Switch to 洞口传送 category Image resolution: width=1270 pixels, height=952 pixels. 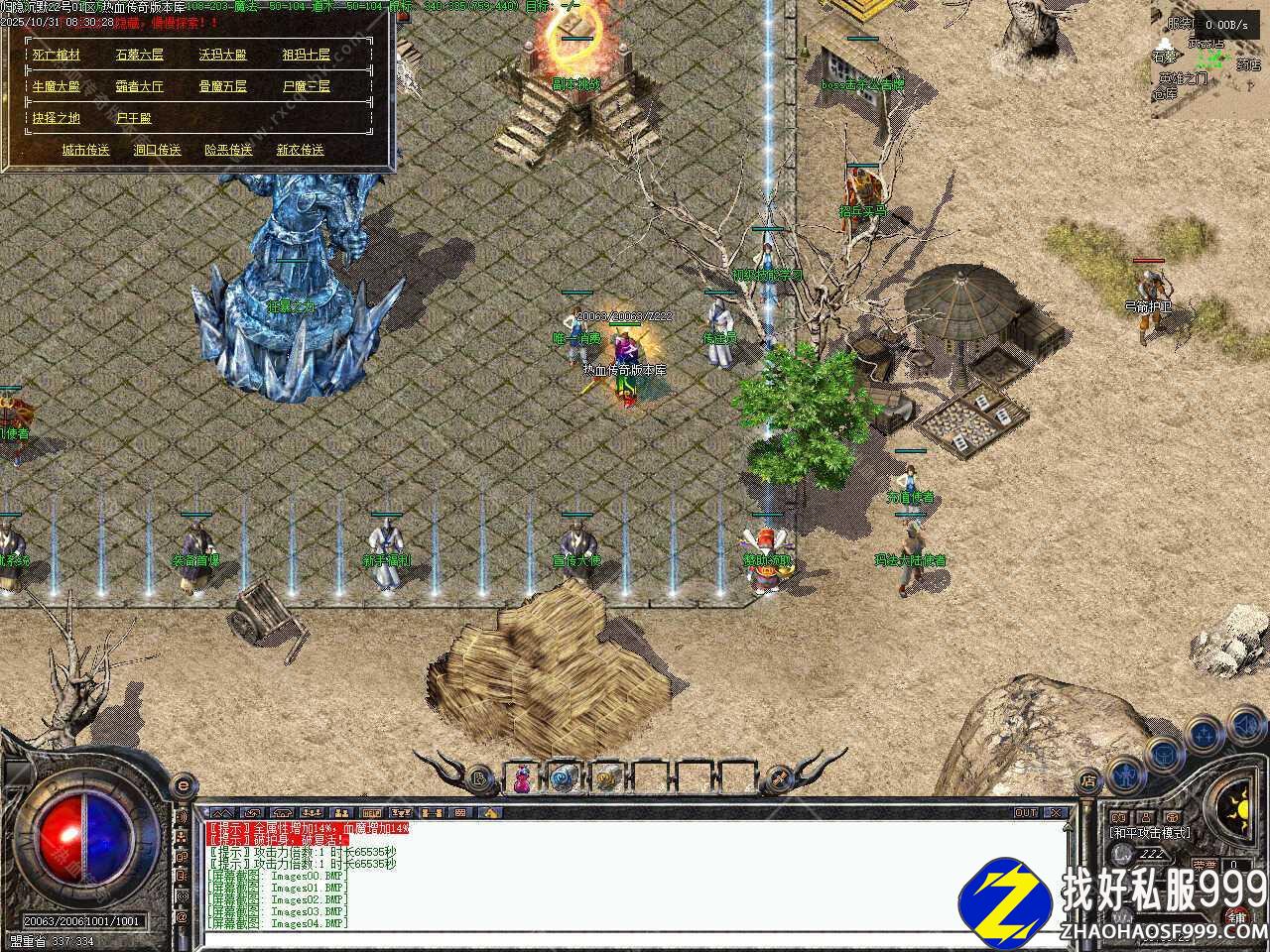[157, 150]
